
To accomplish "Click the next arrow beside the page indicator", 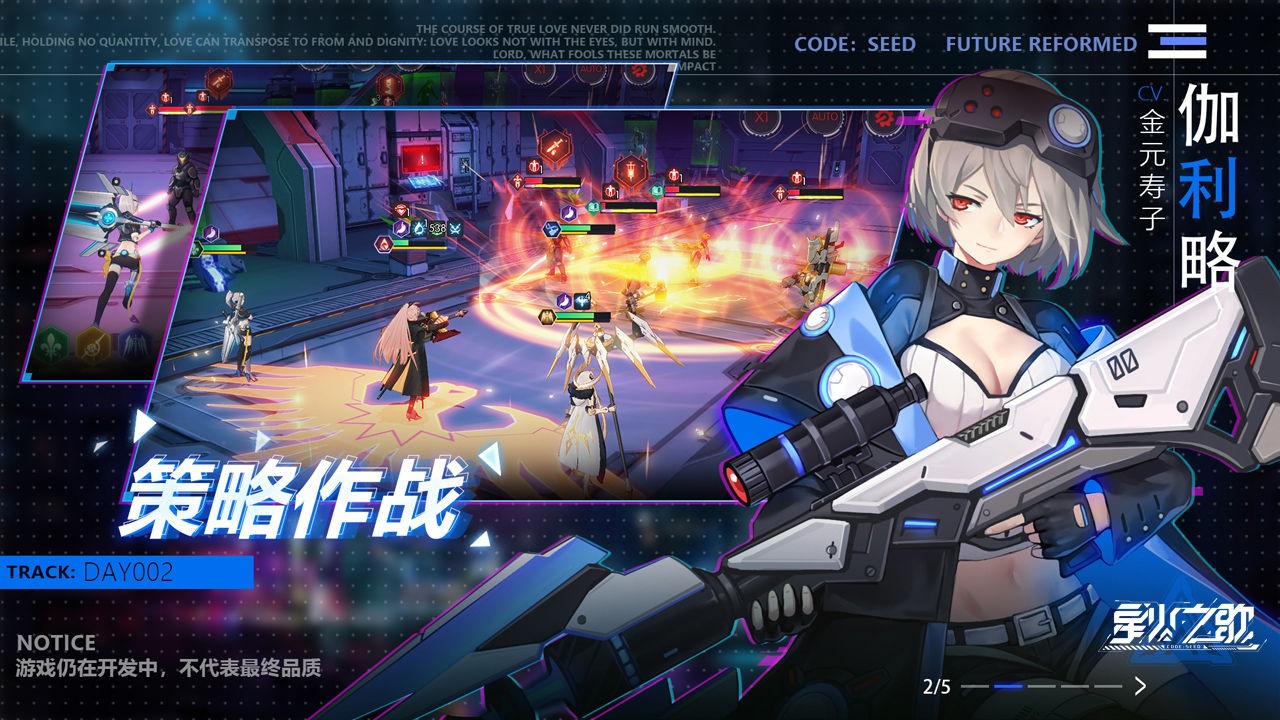I will pos(1139,686).
